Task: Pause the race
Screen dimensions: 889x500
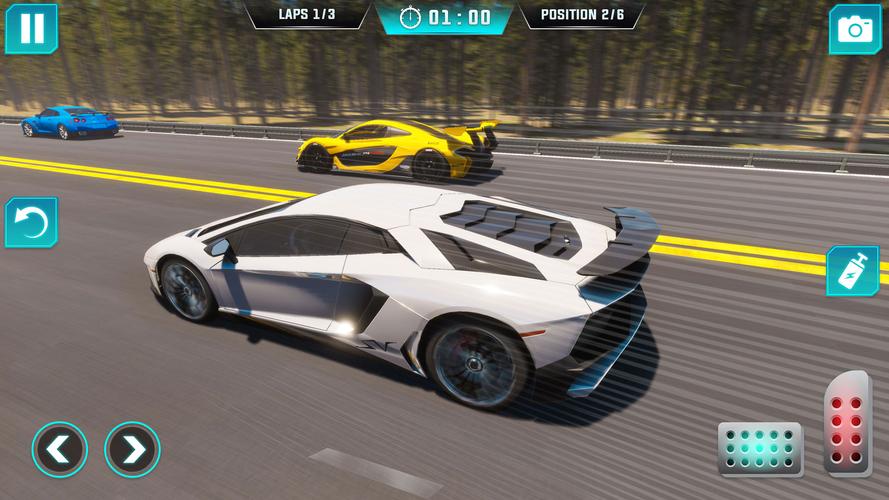Action: click(31, 28)
